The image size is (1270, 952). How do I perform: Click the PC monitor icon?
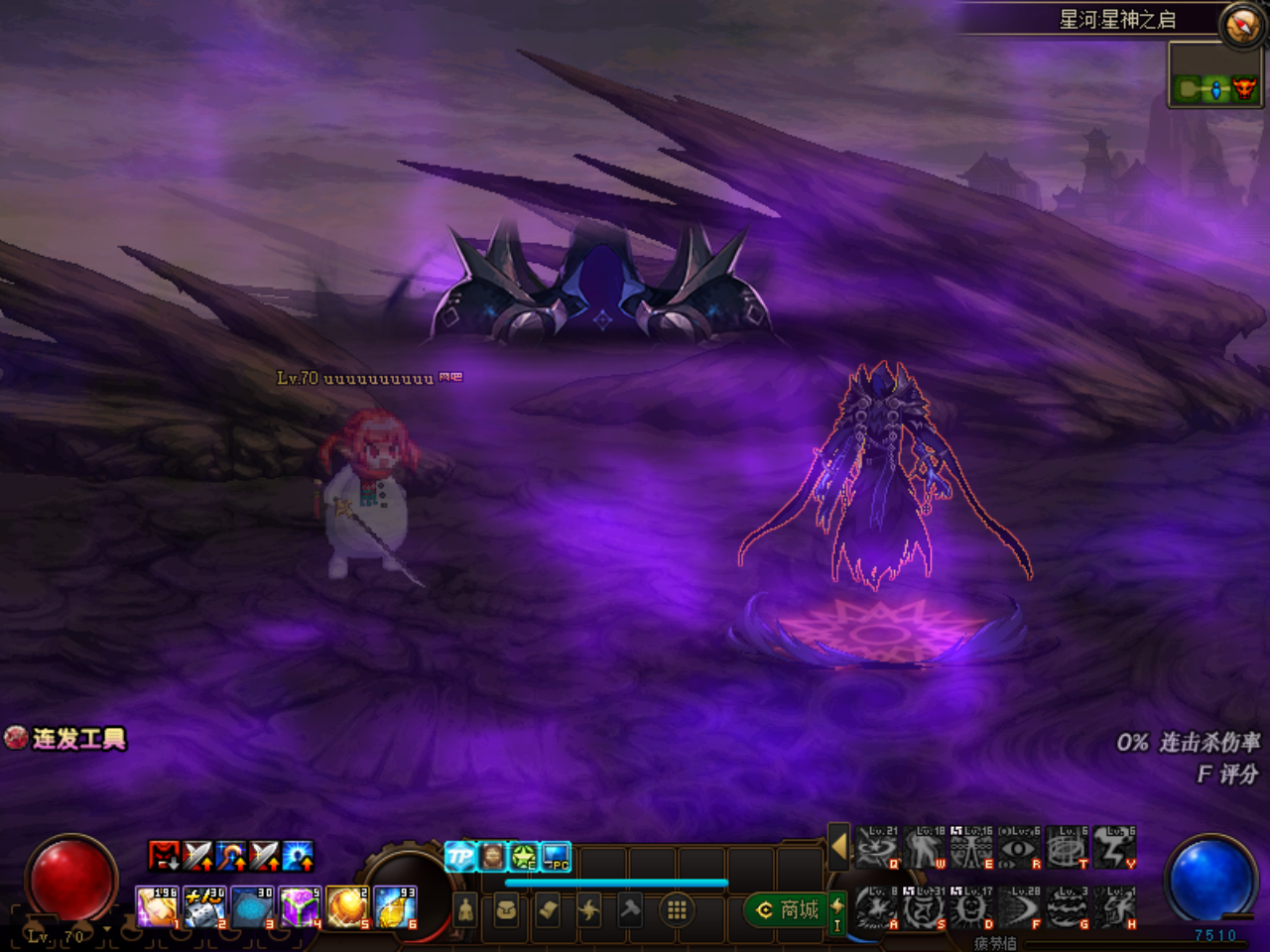(556, 857)
